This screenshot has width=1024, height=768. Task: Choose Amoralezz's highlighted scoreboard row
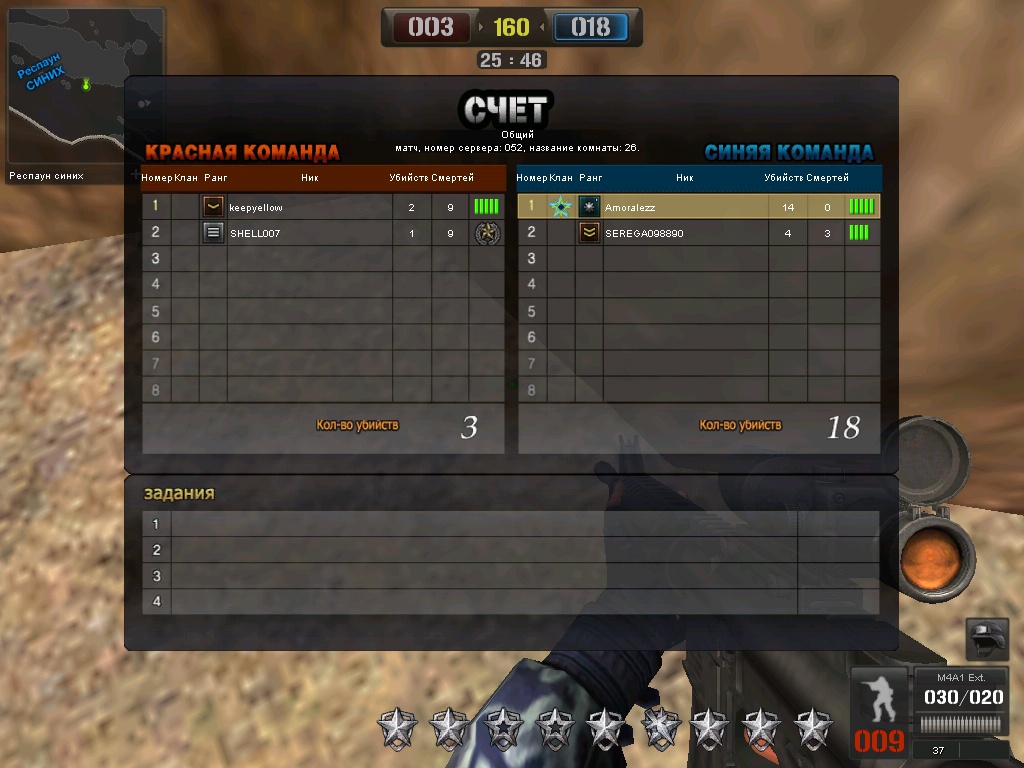[698, 207]
